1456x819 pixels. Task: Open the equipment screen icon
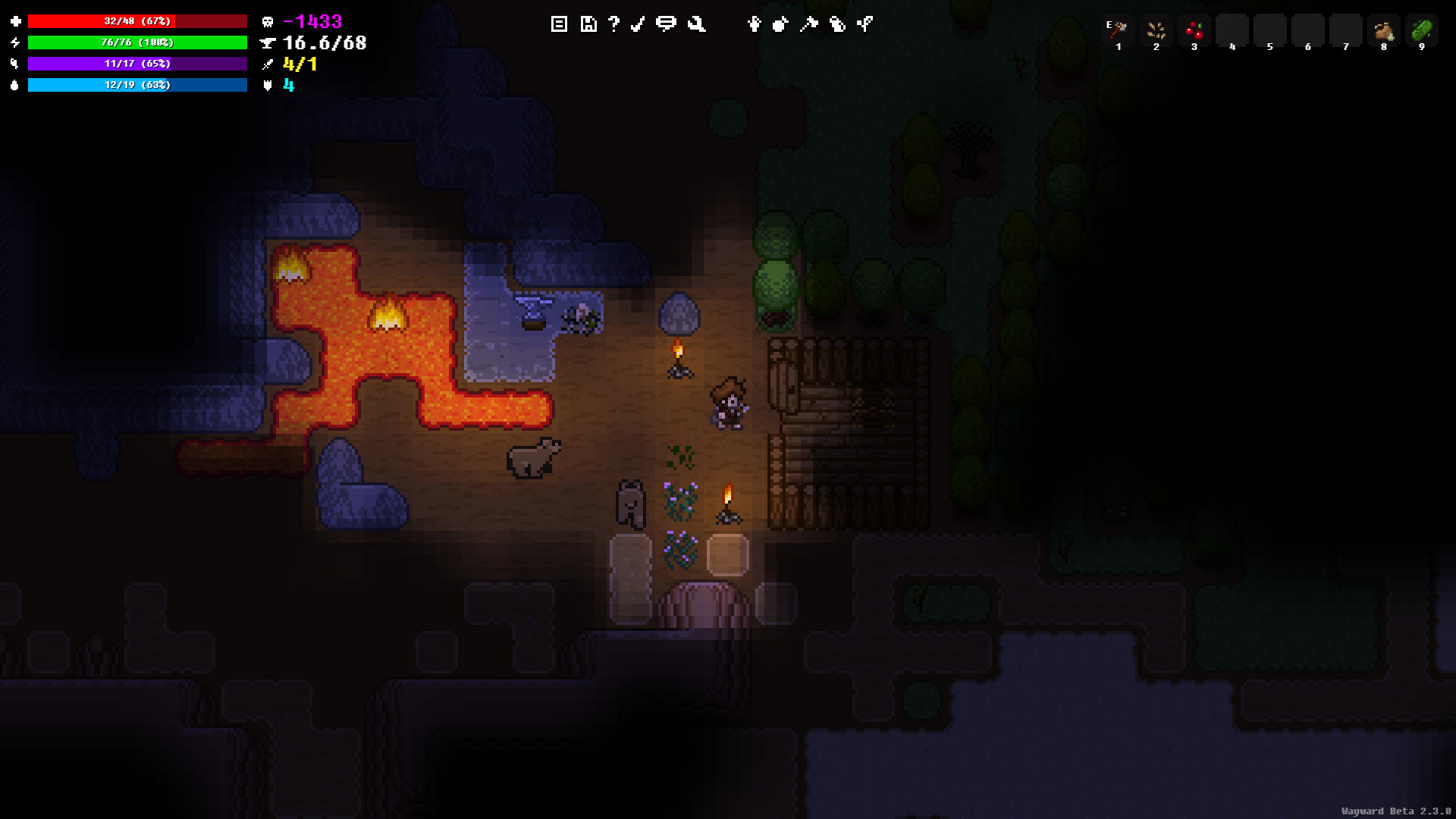tap(754, 24)
